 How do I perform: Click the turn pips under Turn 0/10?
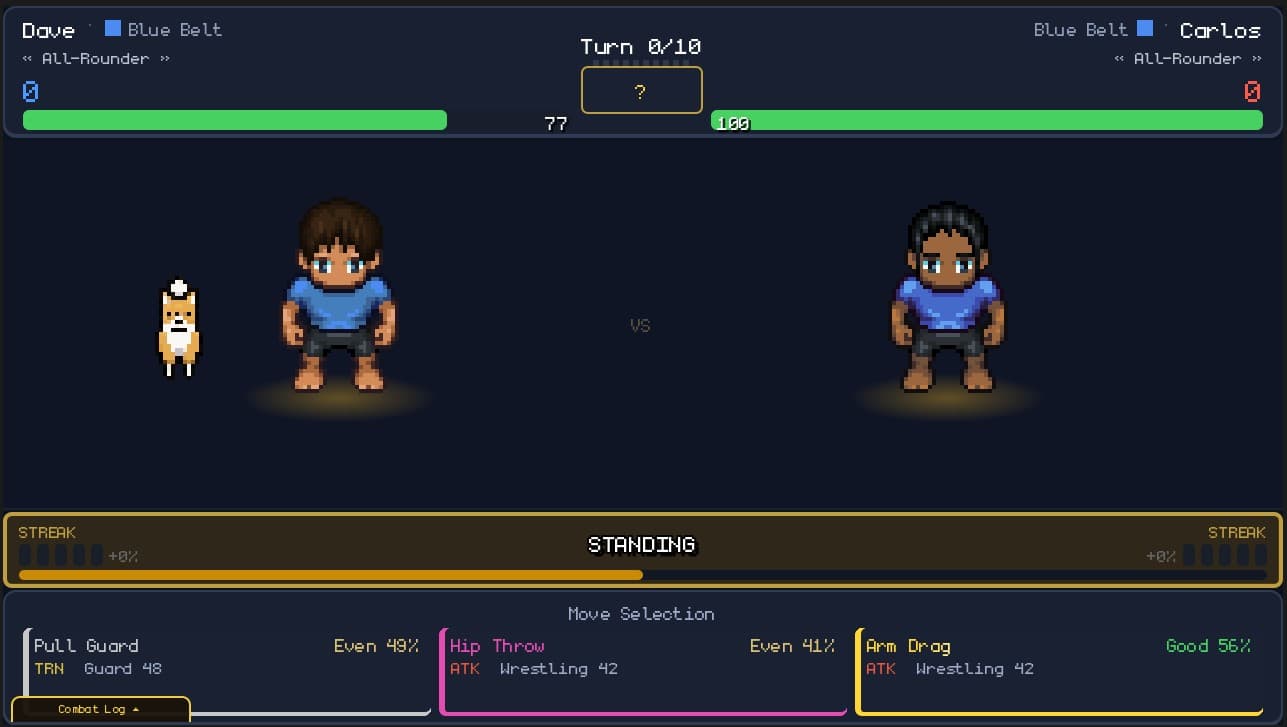click(x=641, y=63)
